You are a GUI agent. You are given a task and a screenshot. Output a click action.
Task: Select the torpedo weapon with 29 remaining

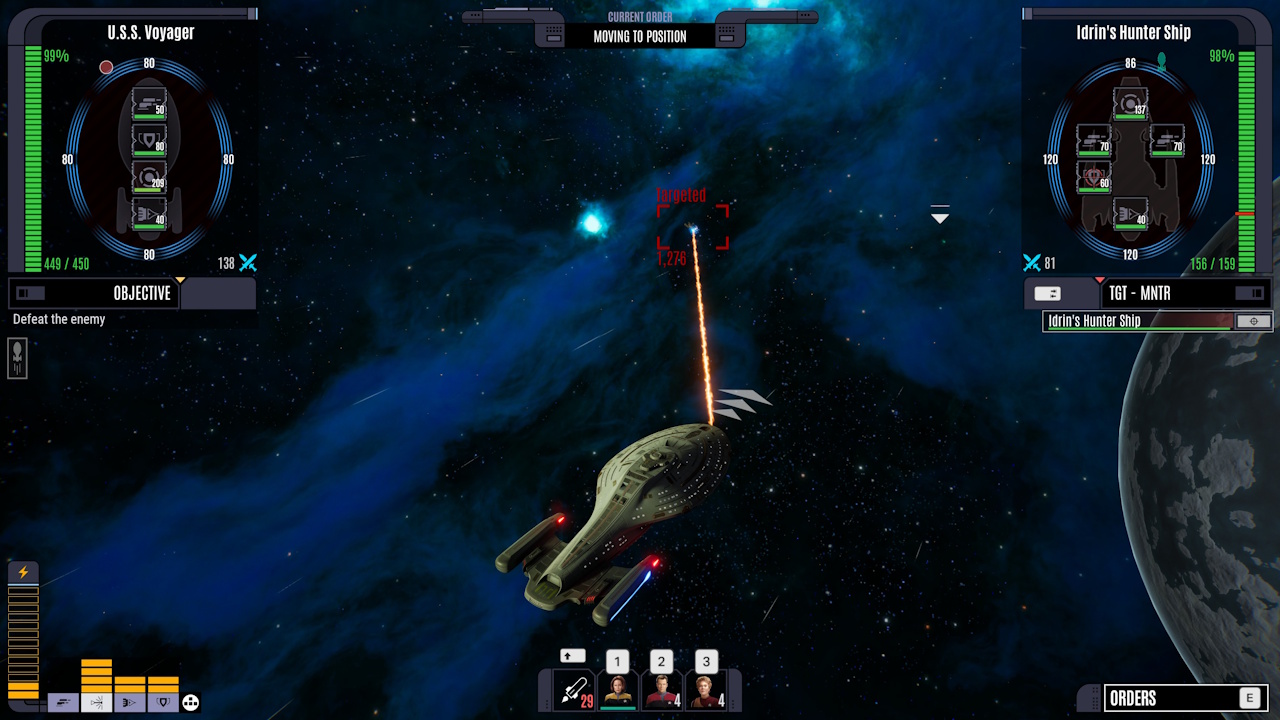[x=574, y=690]
